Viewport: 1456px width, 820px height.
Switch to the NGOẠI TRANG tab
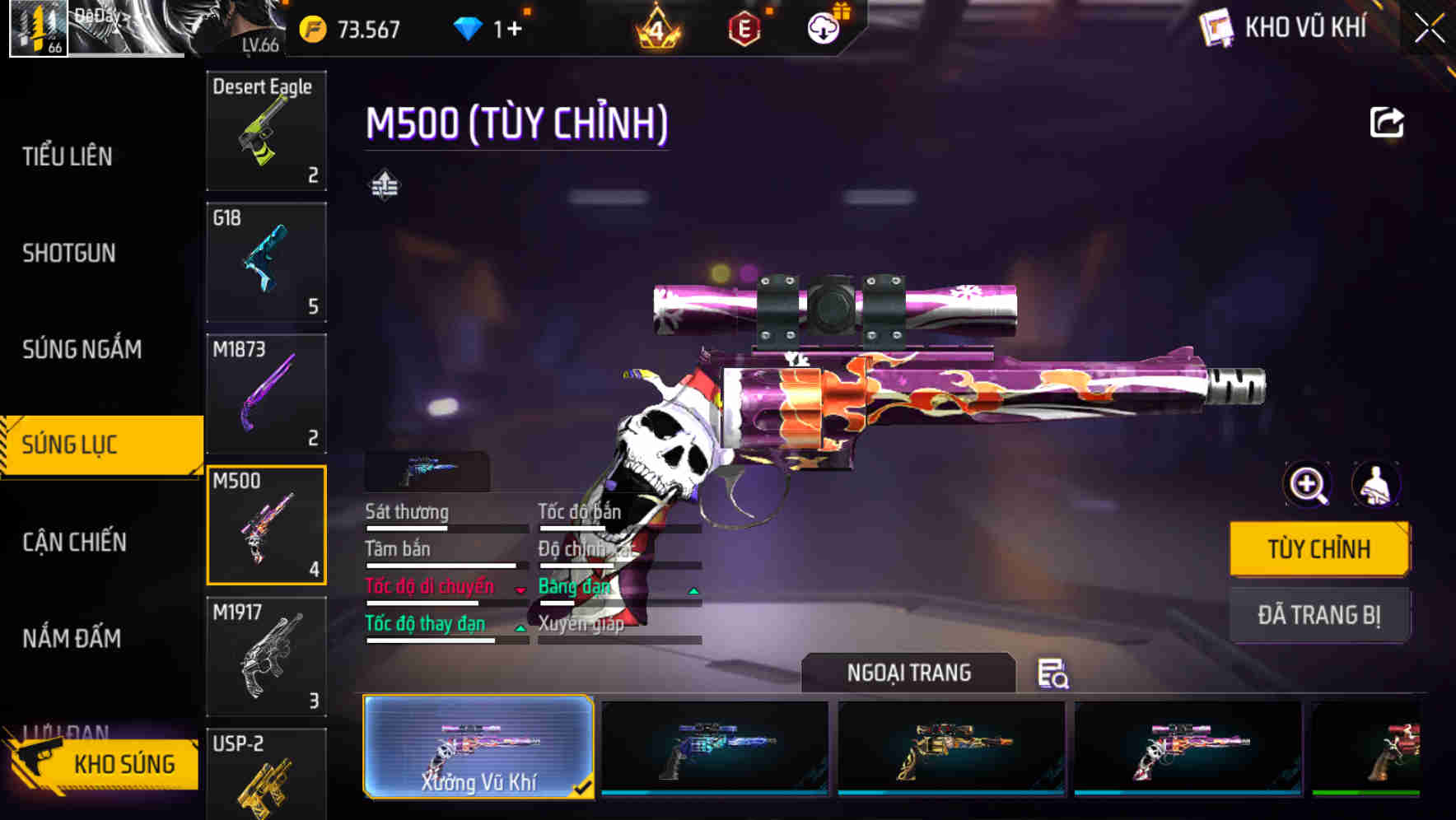pyautogui.click(x=909, y=673)
